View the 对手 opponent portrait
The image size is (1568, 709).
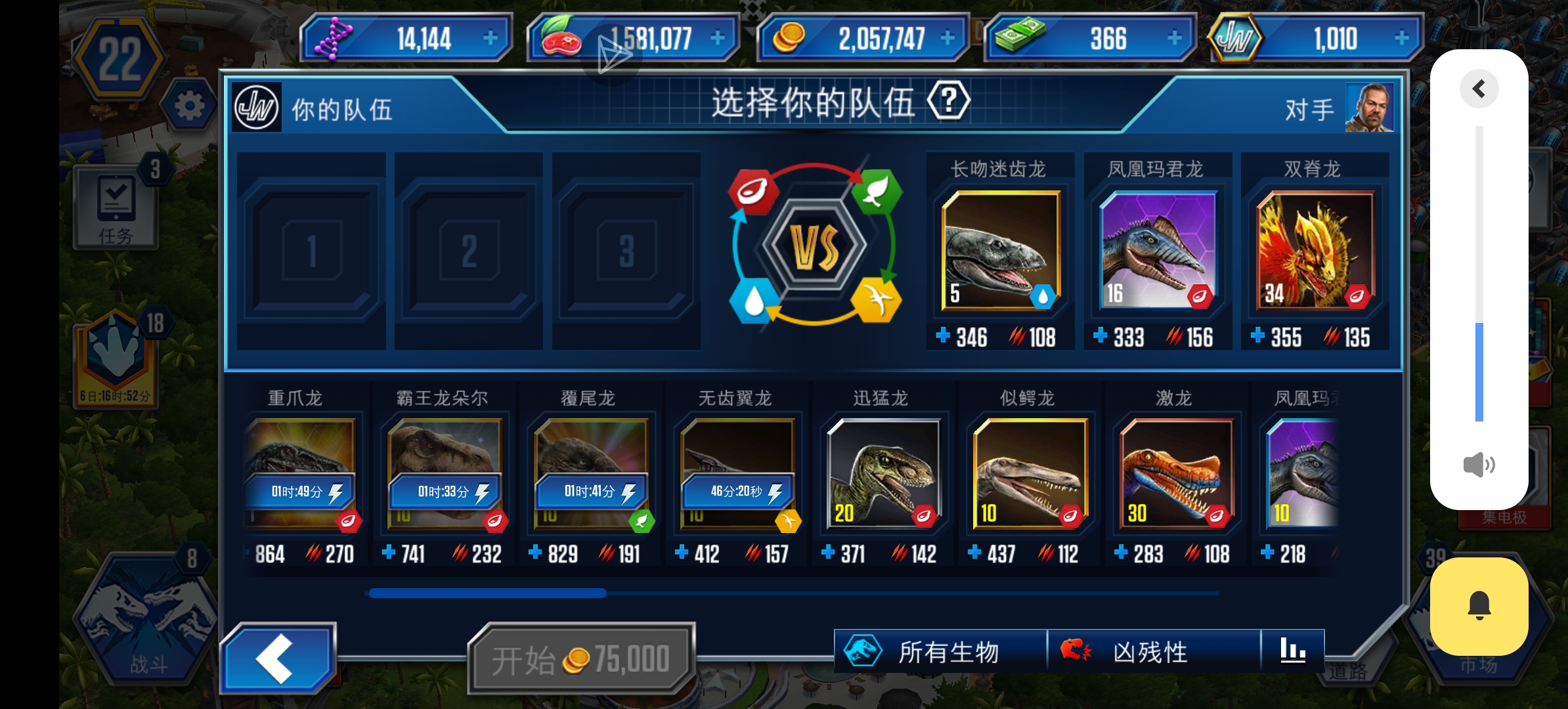pyautogui.click(x=1370, y=108)
